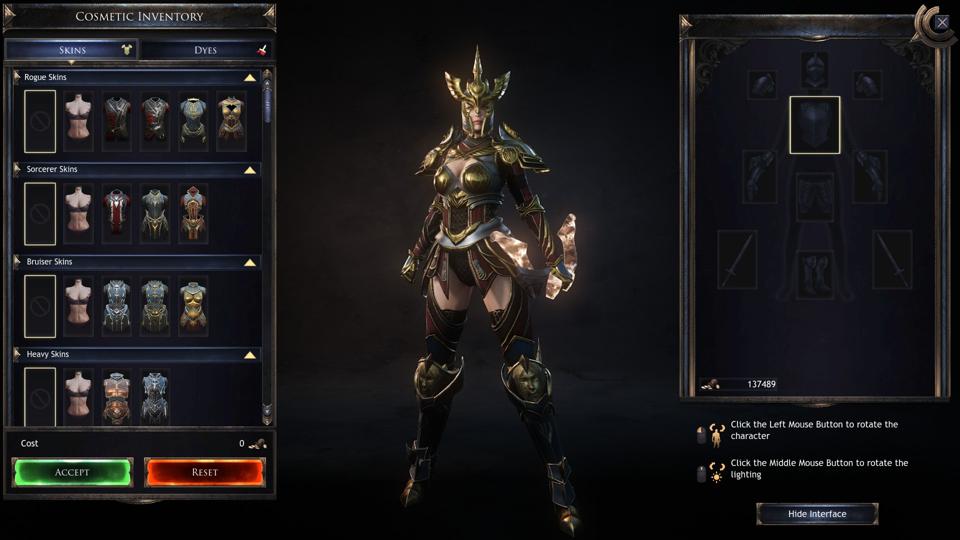This screenshot has width=960, height=540.
Task: Switch to the Dyes tab
Action: point(206,50)
